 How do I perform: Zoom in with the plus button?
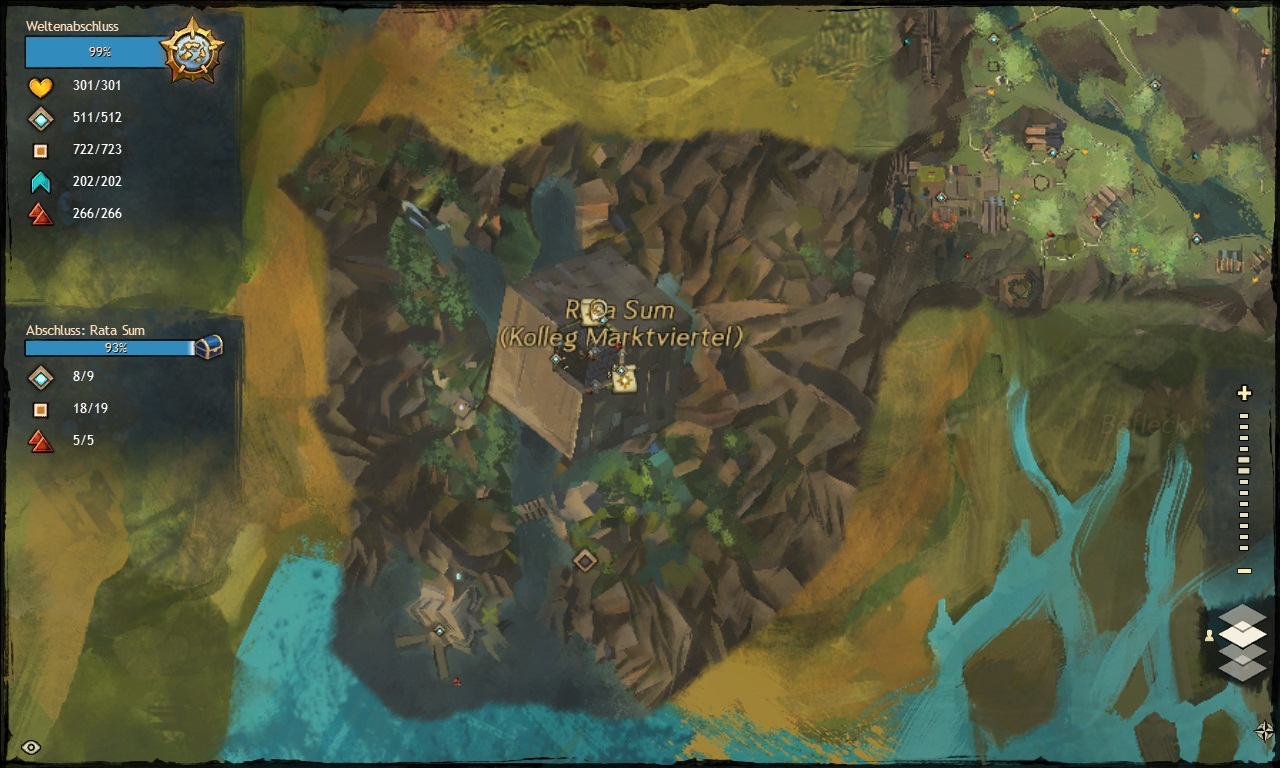(x=1244, y=393)
